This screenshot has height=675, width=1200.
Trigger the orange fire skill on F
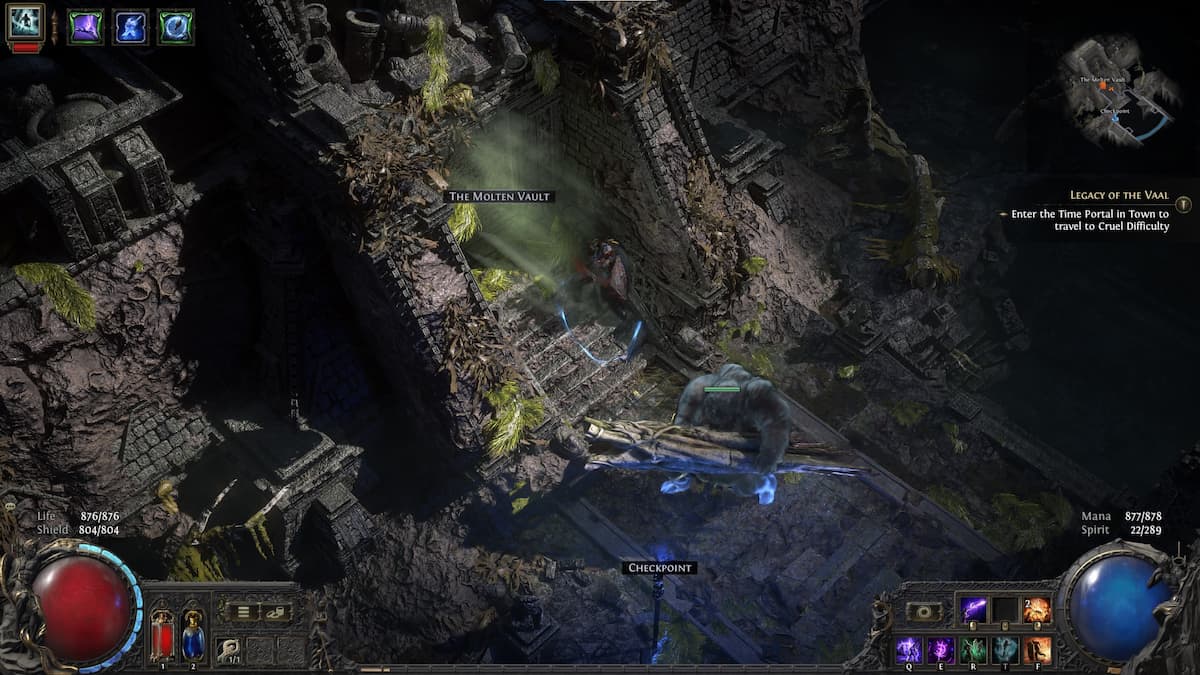[1037, 649]
